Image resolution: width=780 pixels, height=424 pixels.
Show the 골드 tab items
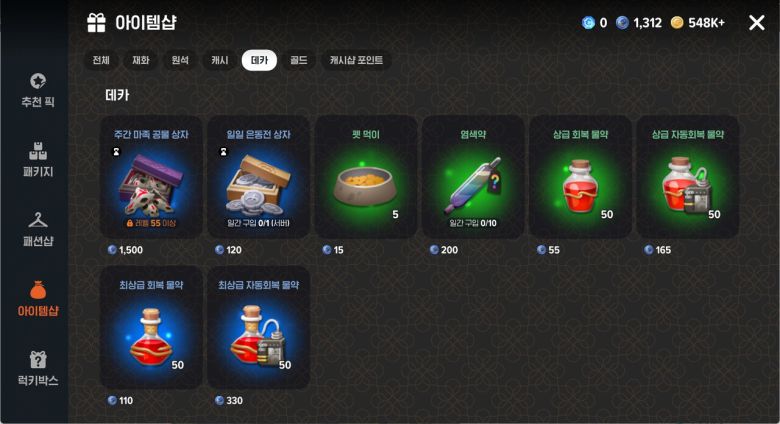298,60
